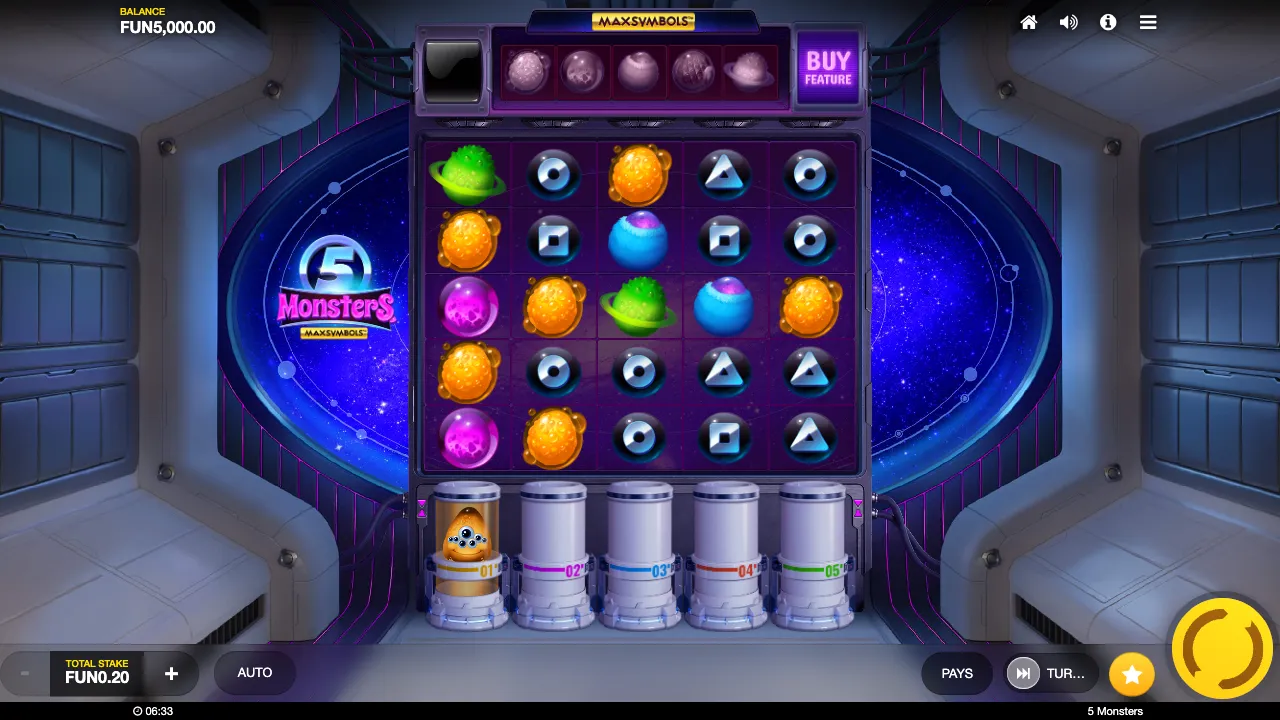This screenshot has height=720, width=1280.
Task: Mute the game sound
Action: (x=1068, y=22)
